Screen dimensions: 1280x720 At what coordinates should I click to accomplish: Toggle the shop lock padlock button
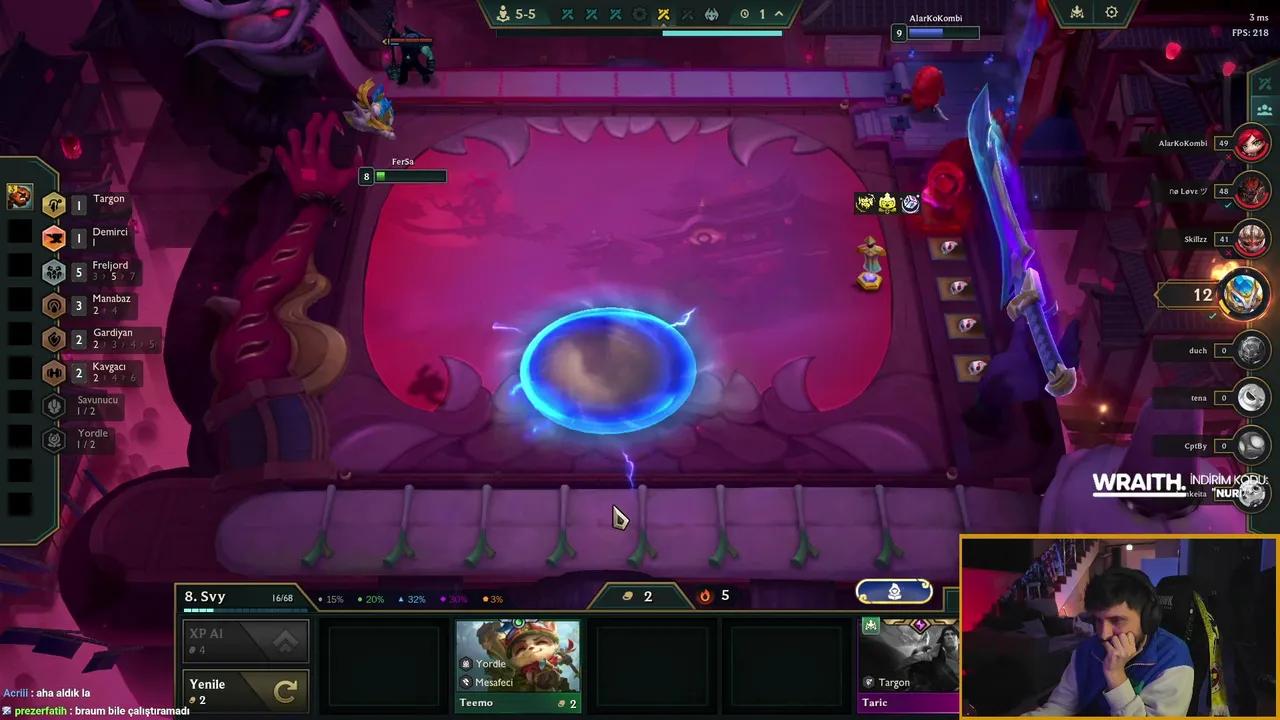point(893,592)
